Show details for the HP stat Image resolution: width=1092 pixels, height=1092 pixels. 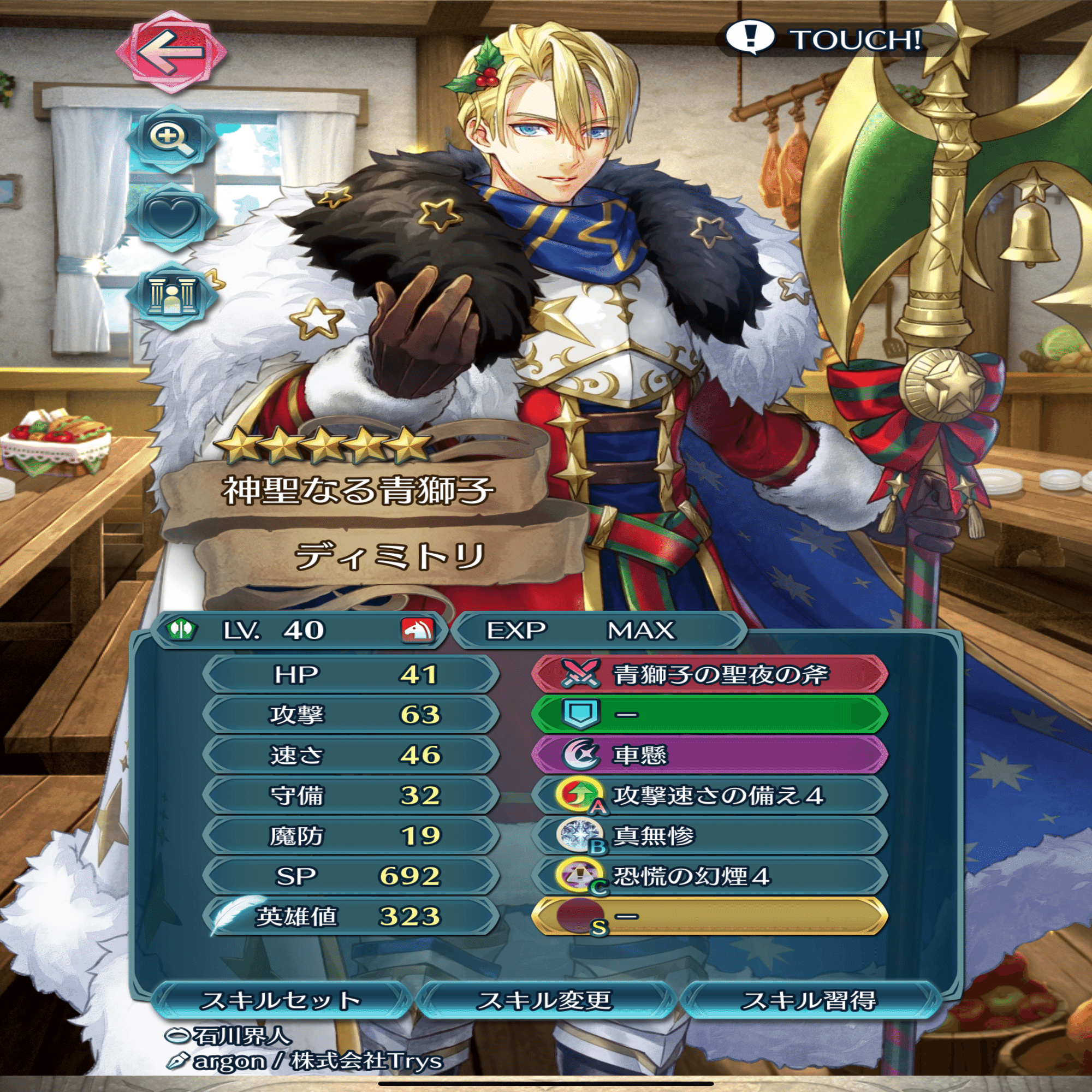click(x=352, y=674)
